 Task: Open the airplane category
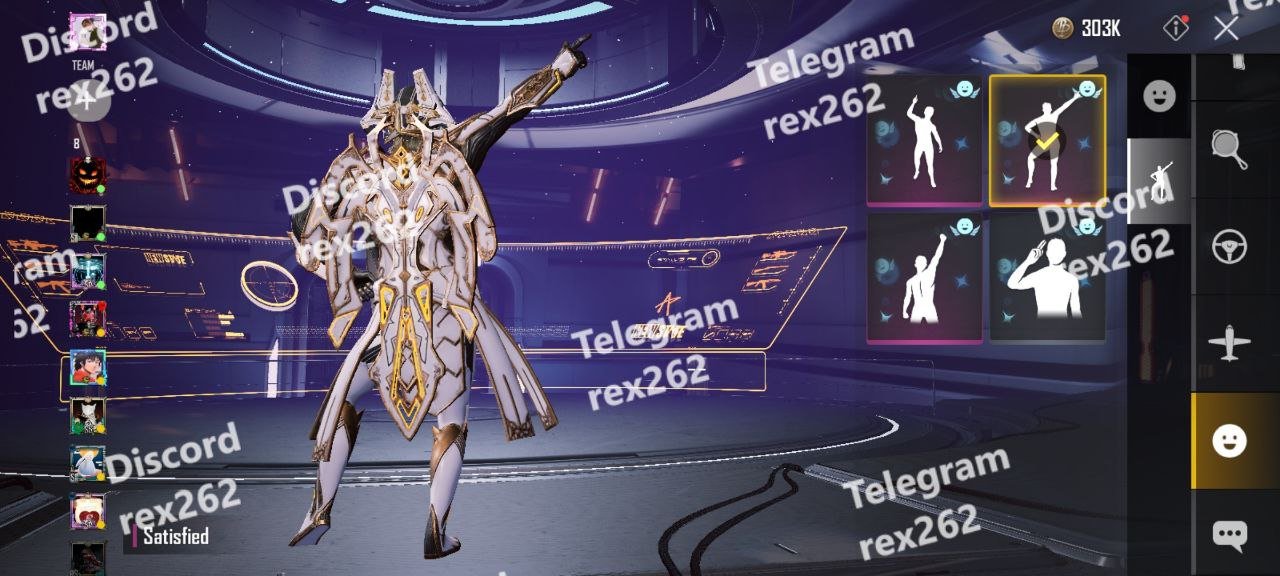[1229, 344]
